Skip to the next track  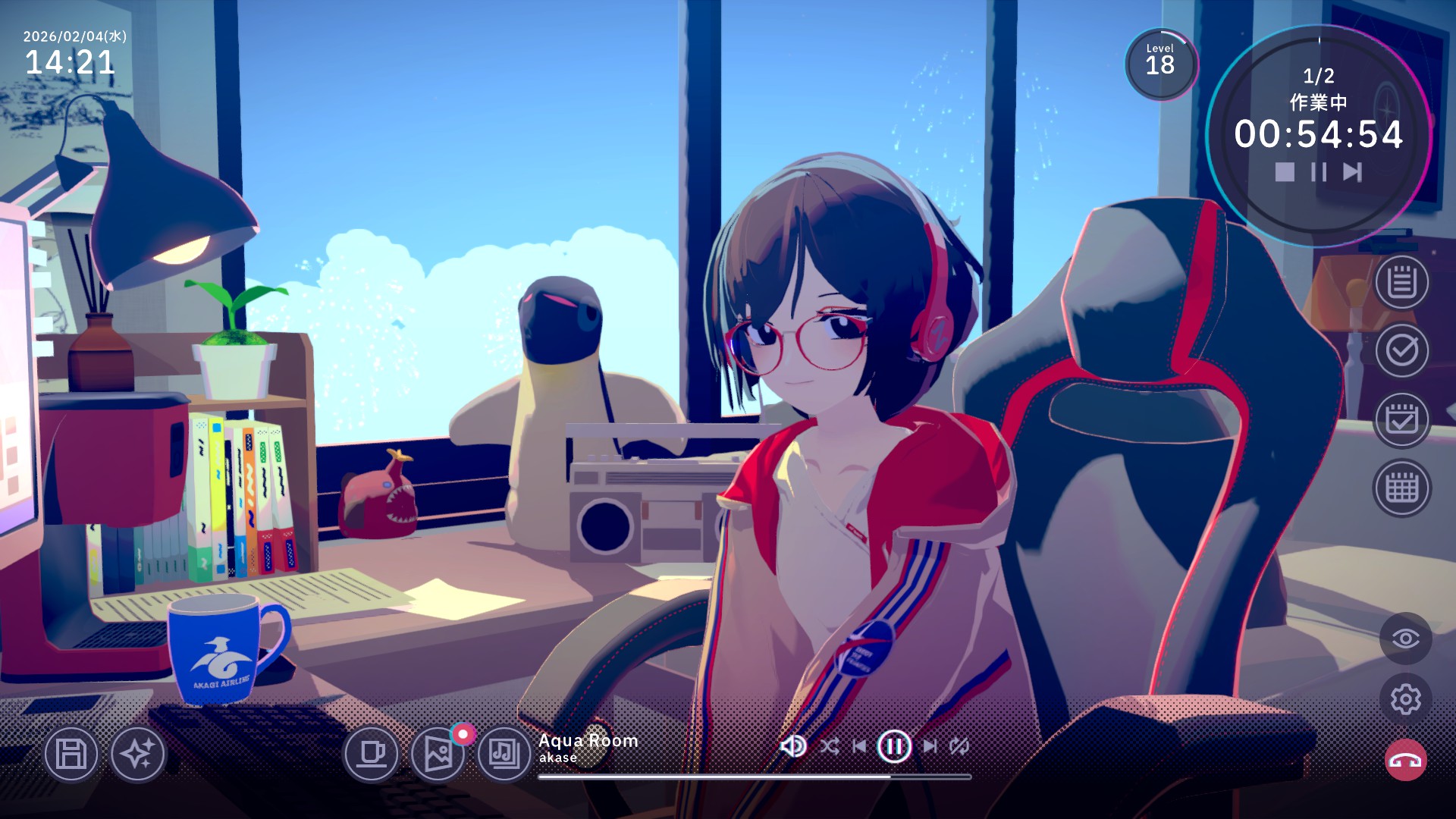pos(931,745)
